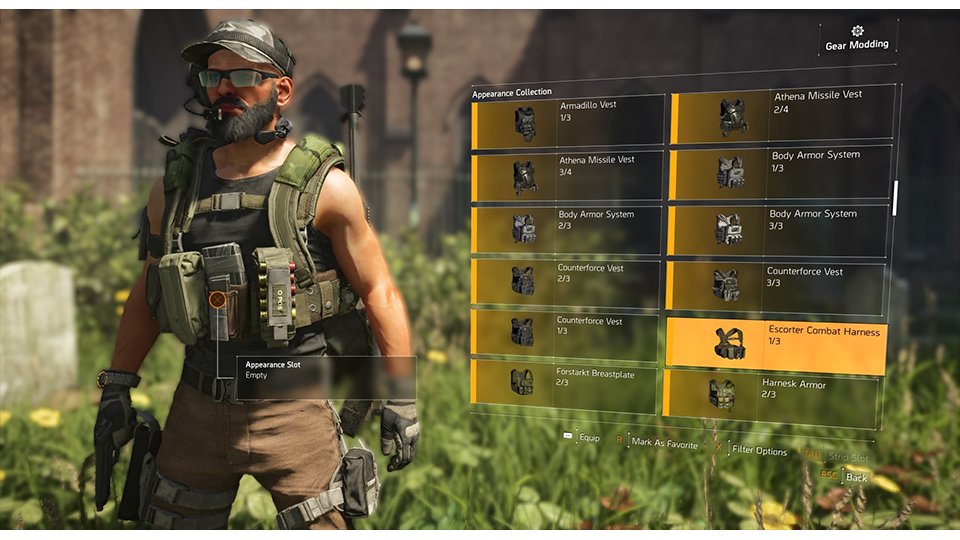
Task: Select Body Armor System 1/3
Action: coord(779,172)
